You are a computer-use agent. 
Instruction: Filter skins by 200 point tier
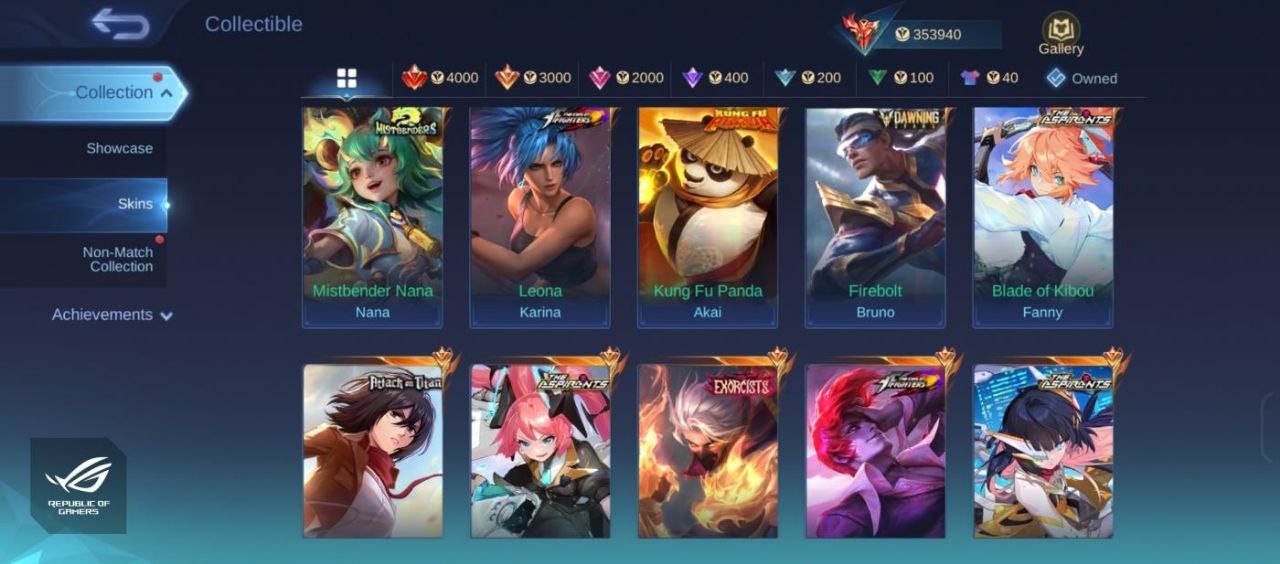pyautogui.click(x=808, y=78)
